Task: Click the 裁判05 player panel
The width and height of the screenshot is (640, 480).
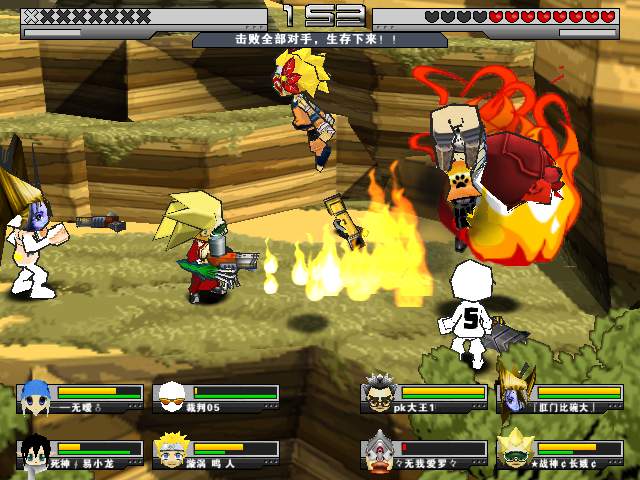Action: click(x=216, y=398)
